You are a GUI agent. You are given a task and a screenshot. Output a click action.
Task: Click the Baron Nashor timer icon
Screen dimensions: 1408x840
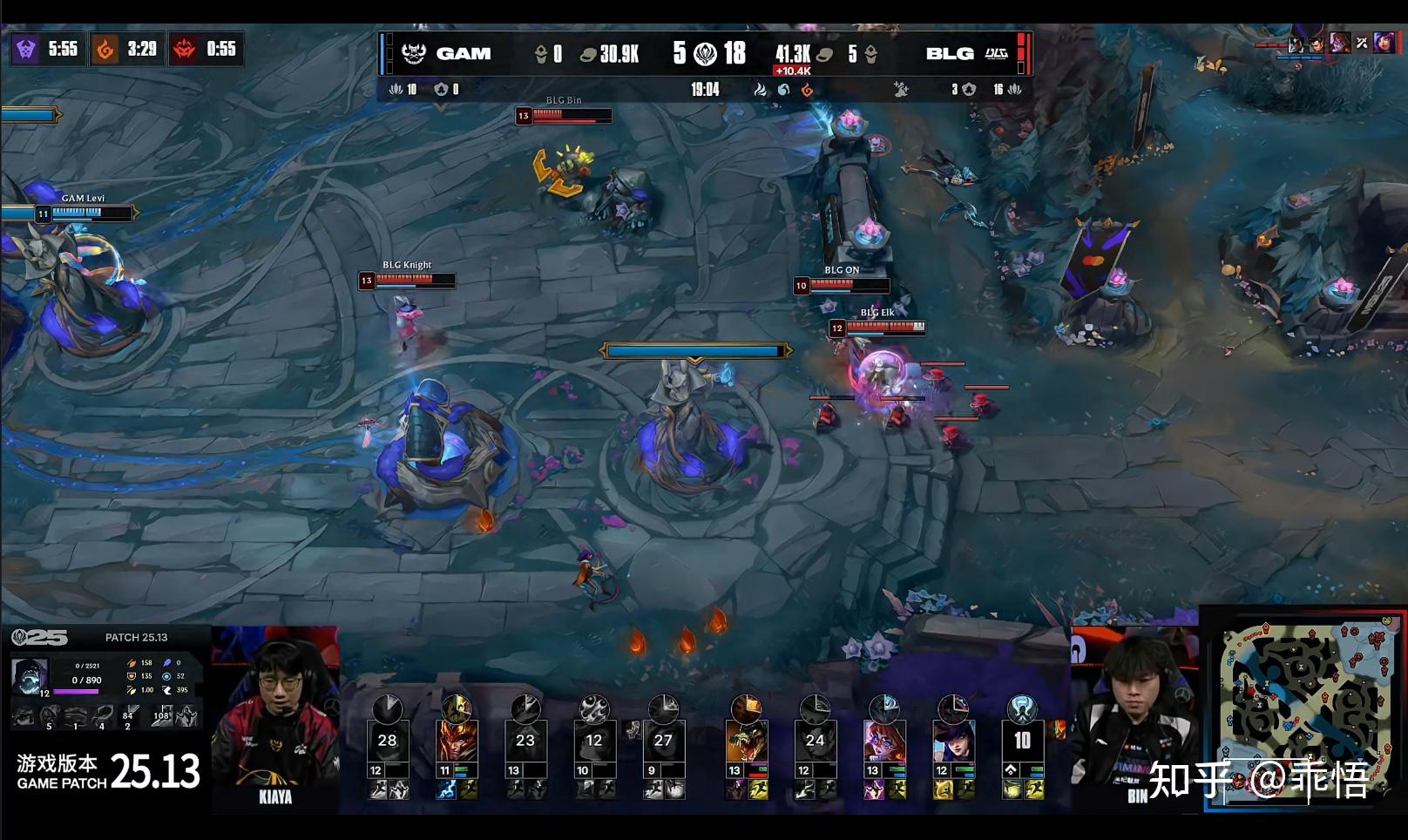[x=26, y=50]
